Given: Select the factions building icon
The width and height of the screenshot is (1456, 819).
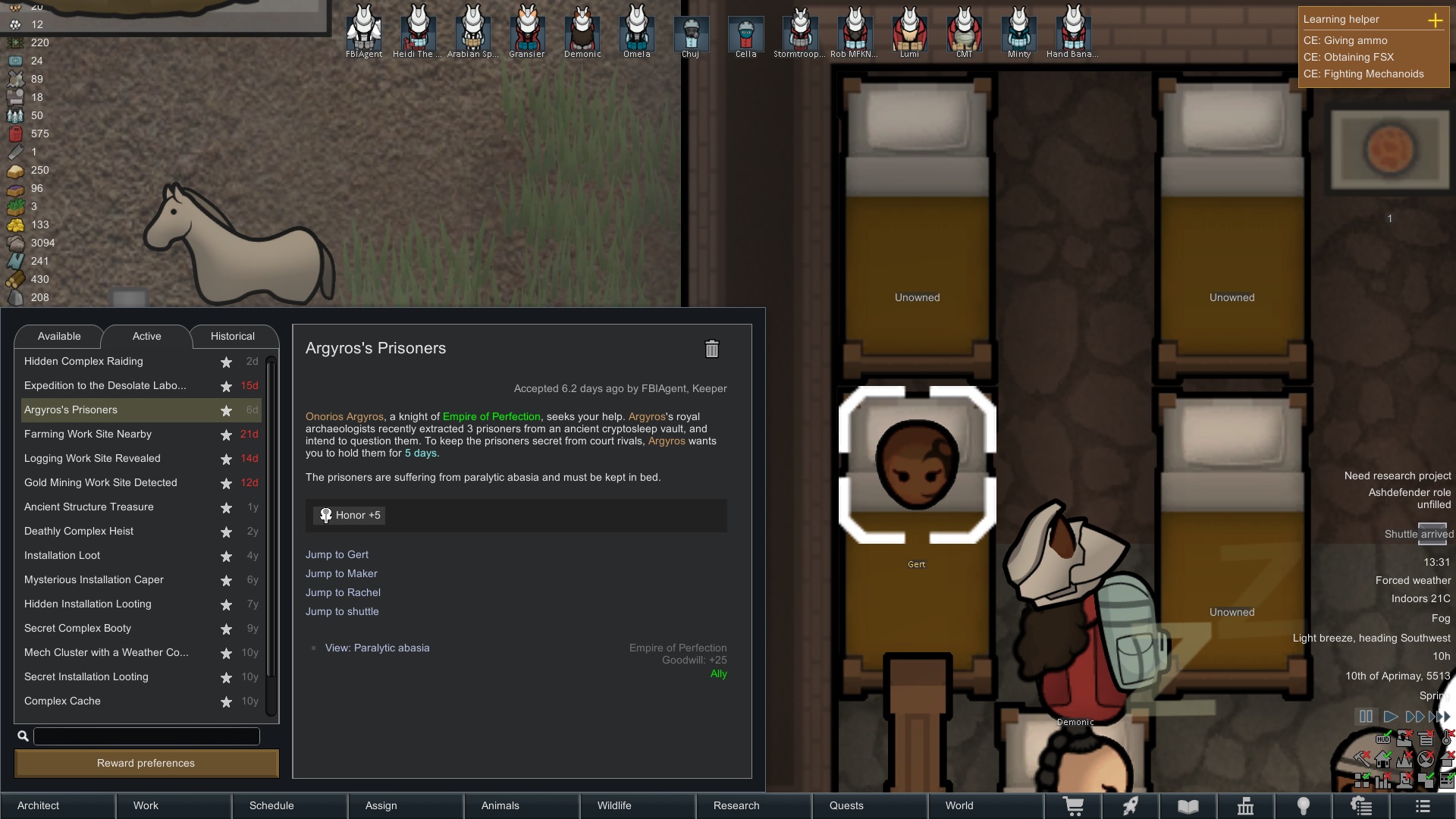Looking at the screenshot, I should point(1246,805).
